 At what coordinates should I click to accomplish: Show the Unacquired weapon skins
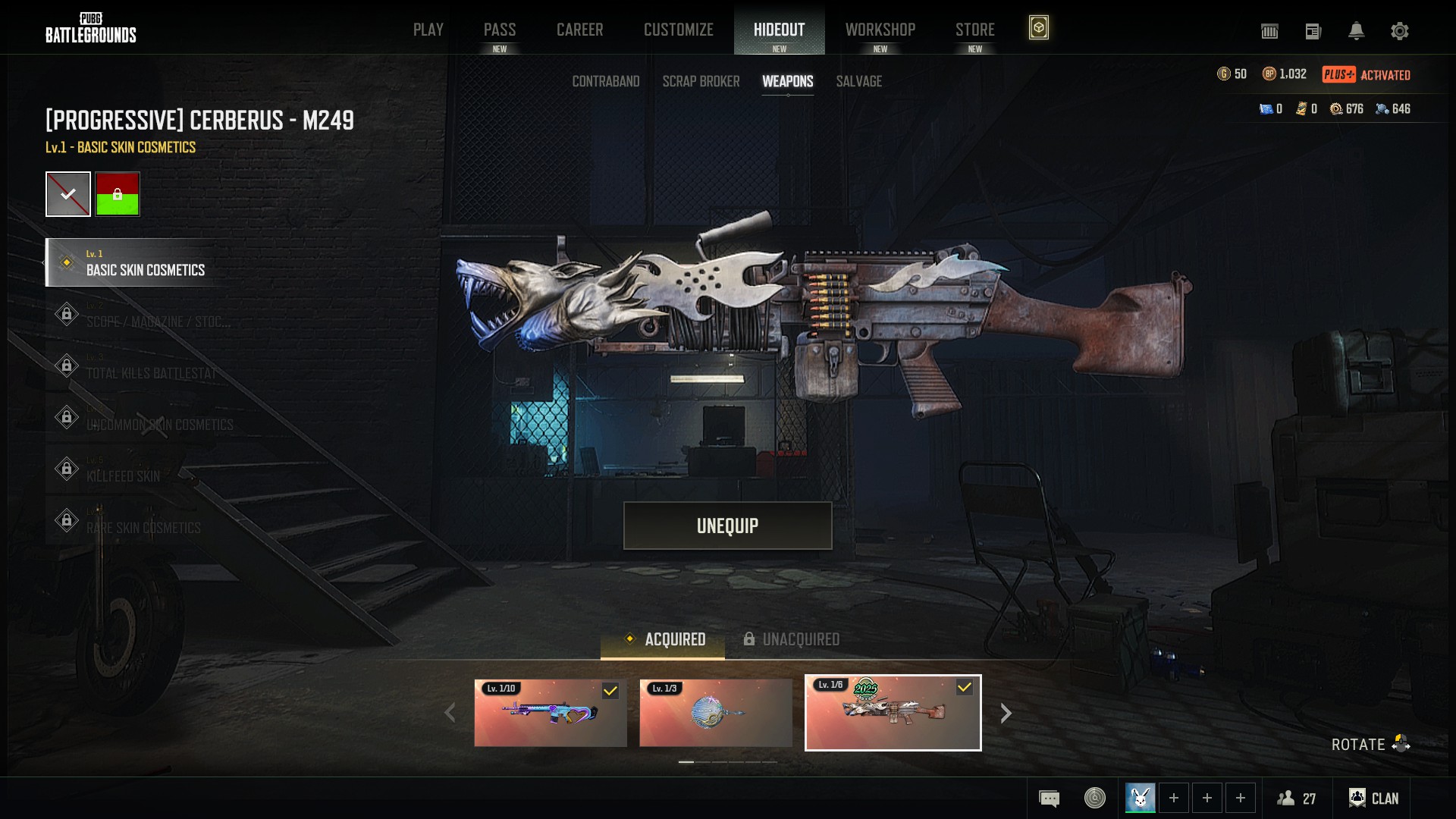pos(791,639)
